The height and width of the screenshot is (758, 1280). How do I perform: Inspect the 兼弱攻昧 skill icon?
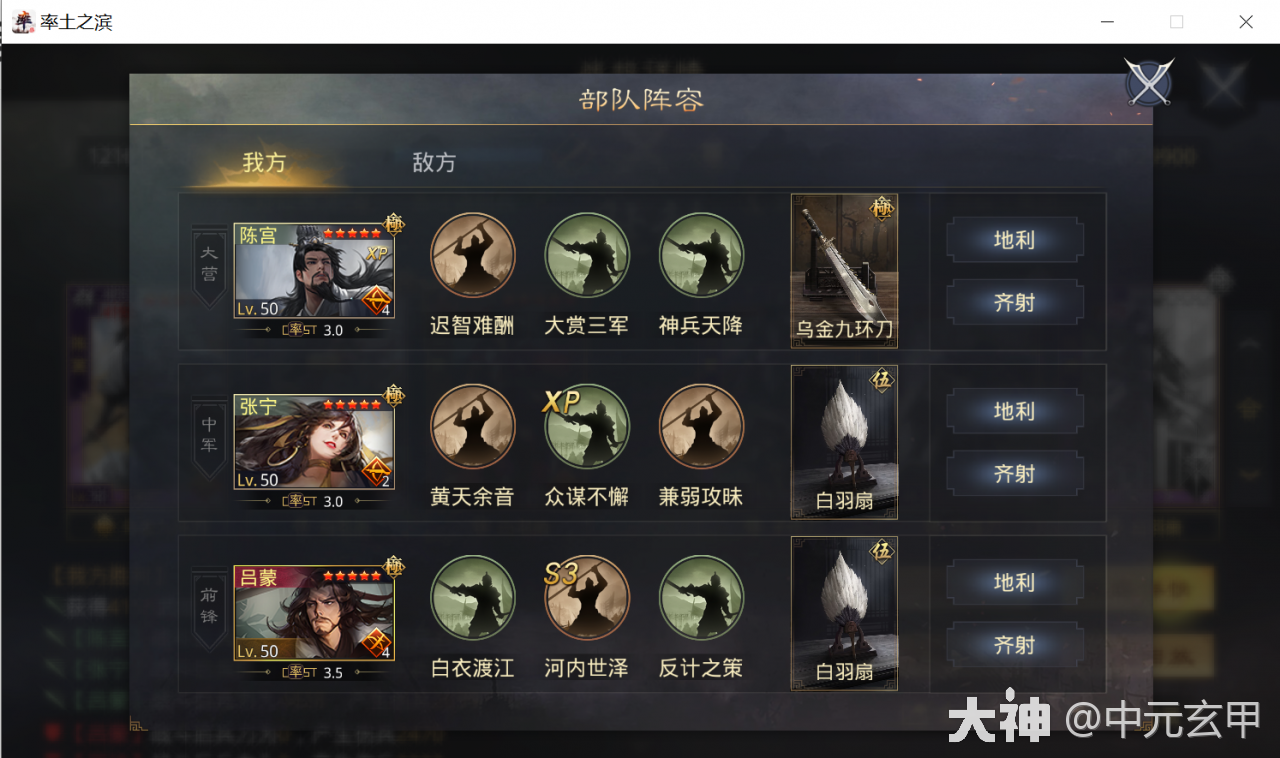(x=701, y=427)
